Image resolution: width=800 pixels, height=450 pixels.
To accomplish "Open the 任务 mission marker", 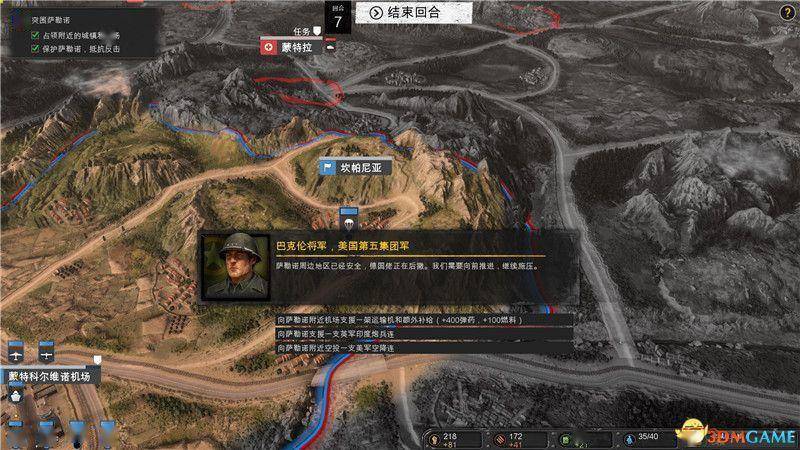I will coord(305,31).
